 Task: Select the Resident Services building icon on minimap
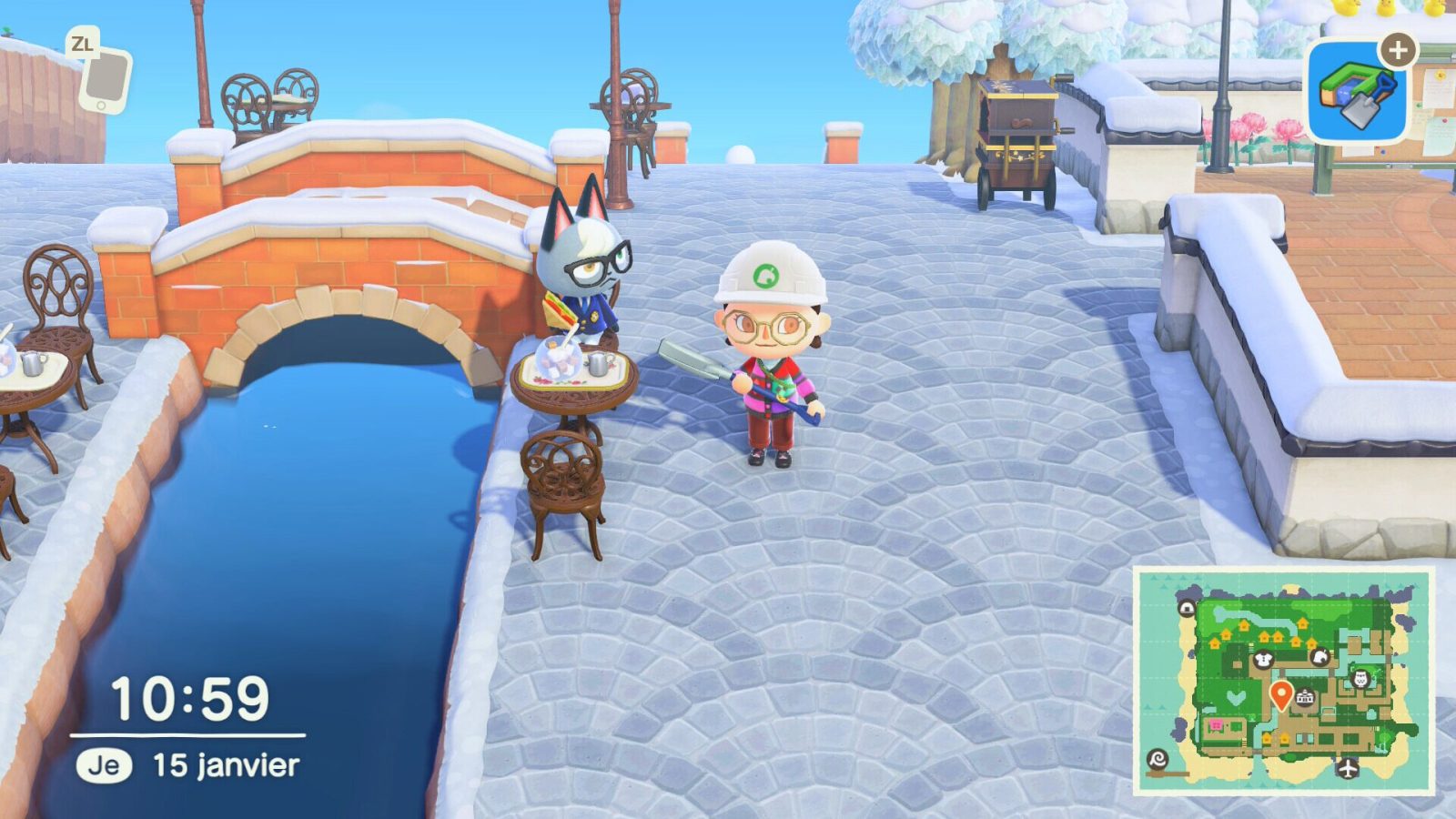pos(1305,695)
